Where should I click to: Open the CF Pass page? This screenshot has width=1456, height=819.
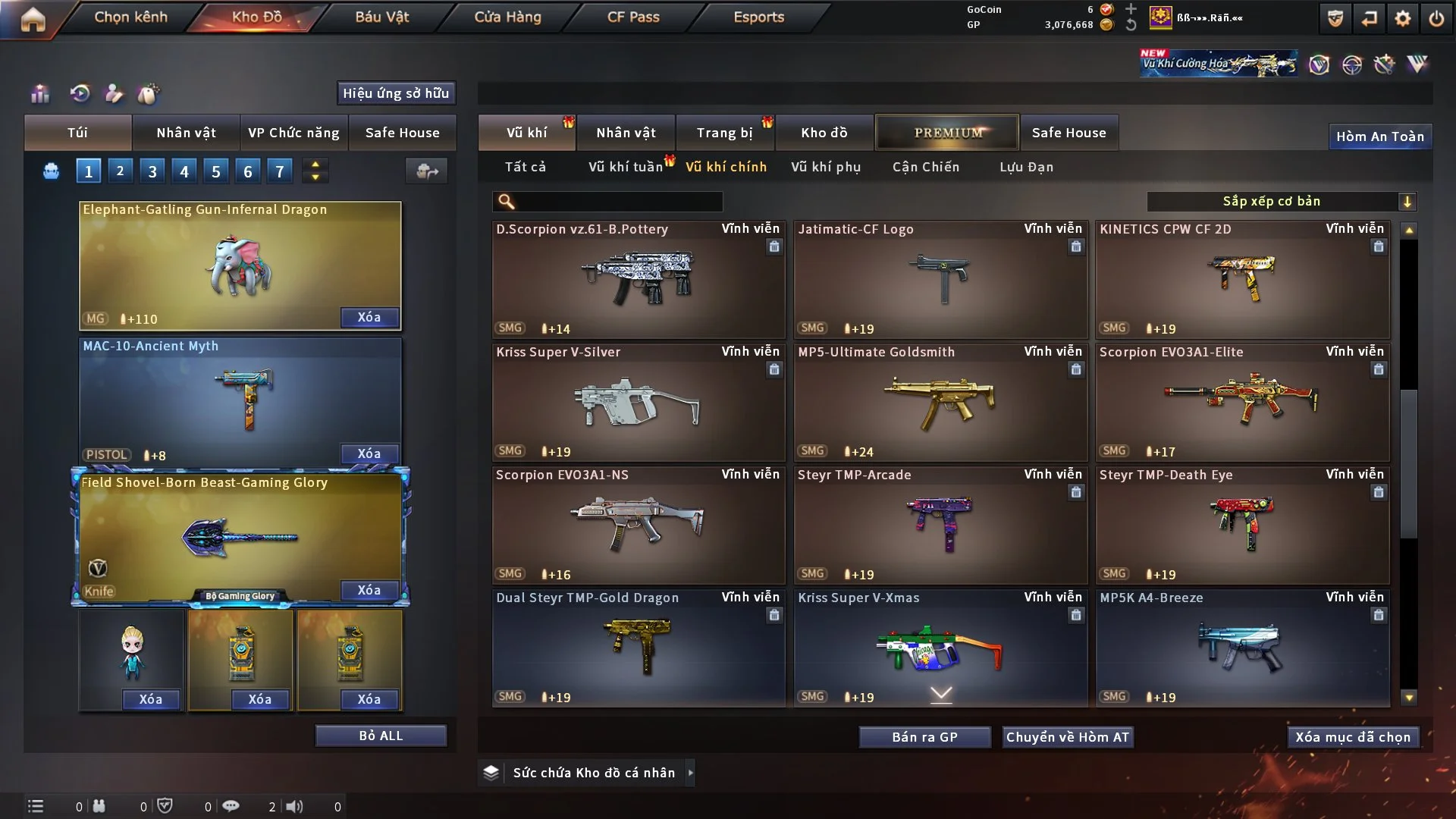[633, 17]
